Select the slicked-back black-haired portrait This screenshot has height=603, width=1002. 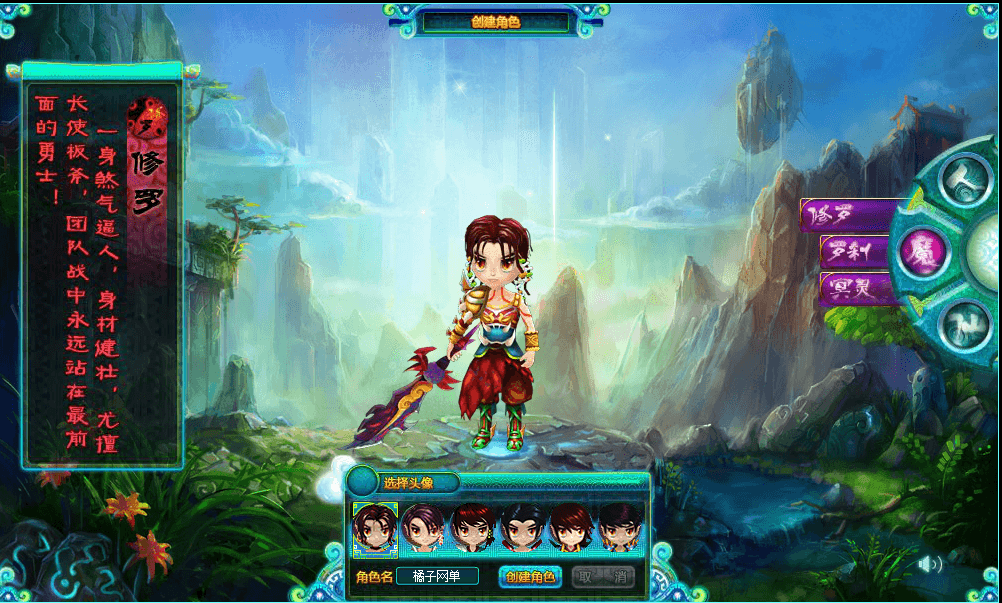[x=522, y=529]
